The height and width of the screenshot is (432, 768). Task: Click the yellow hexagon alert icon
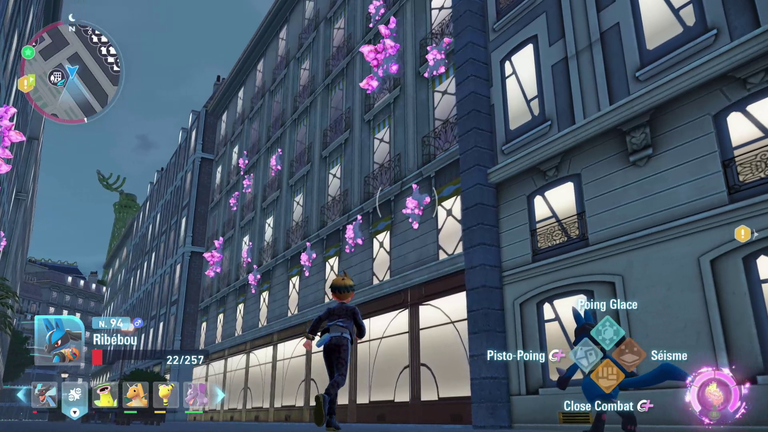coord(742,233)
